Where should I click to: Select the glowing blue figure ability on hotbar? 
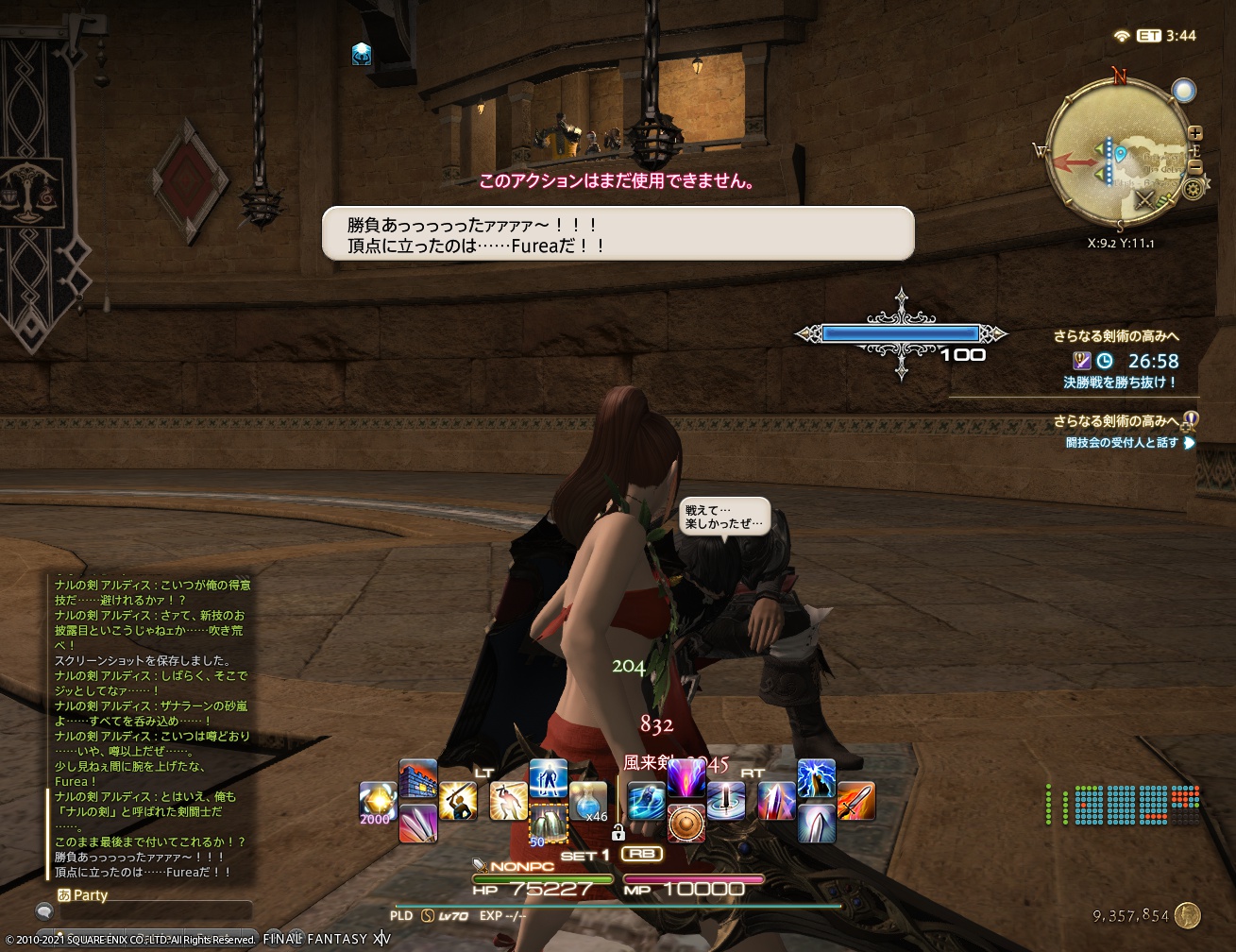547,778
